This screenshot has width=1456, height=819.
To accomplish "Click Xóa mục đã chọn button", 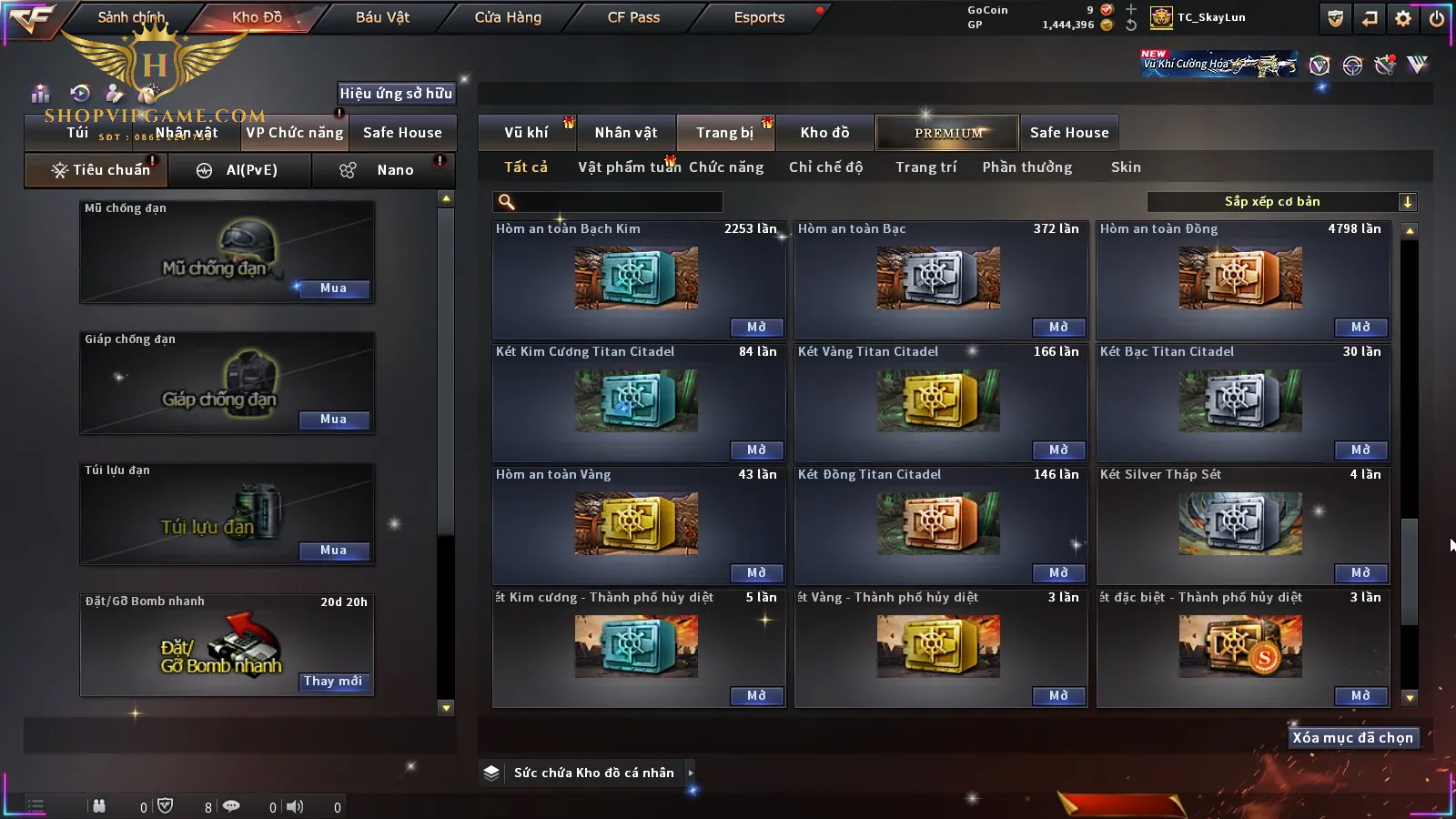I will point(1352,738).
